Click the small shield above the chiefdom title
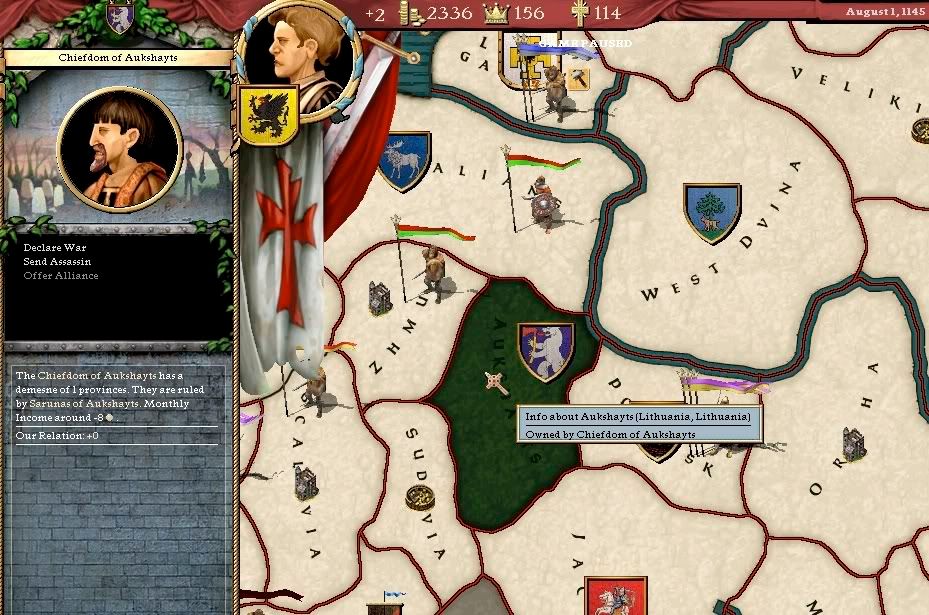Viewport: 929px width, 615px height. tap(119, 16)
